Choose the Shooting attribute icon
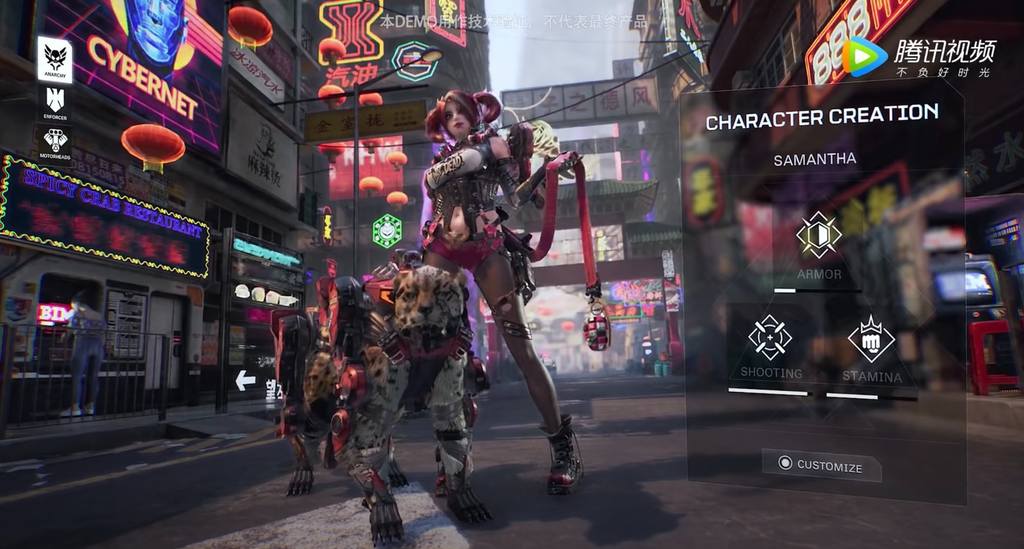This screenshot has height=549, width=1024. (x=770, y=338)
